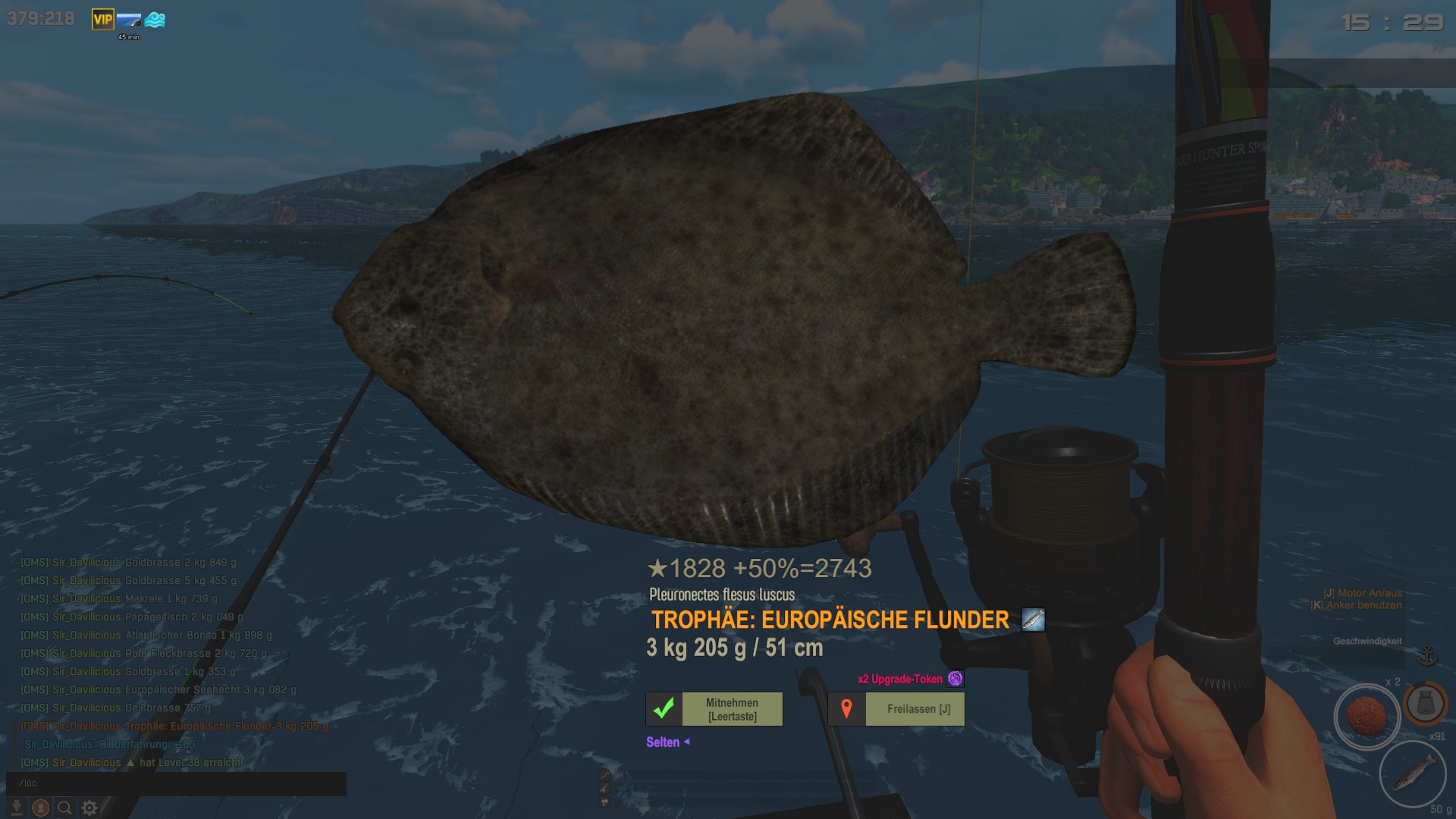Click the purple Upgrade-Token icon
Image resolution: width=1456 pixels, height=819 pixels.
click(955, 679)
